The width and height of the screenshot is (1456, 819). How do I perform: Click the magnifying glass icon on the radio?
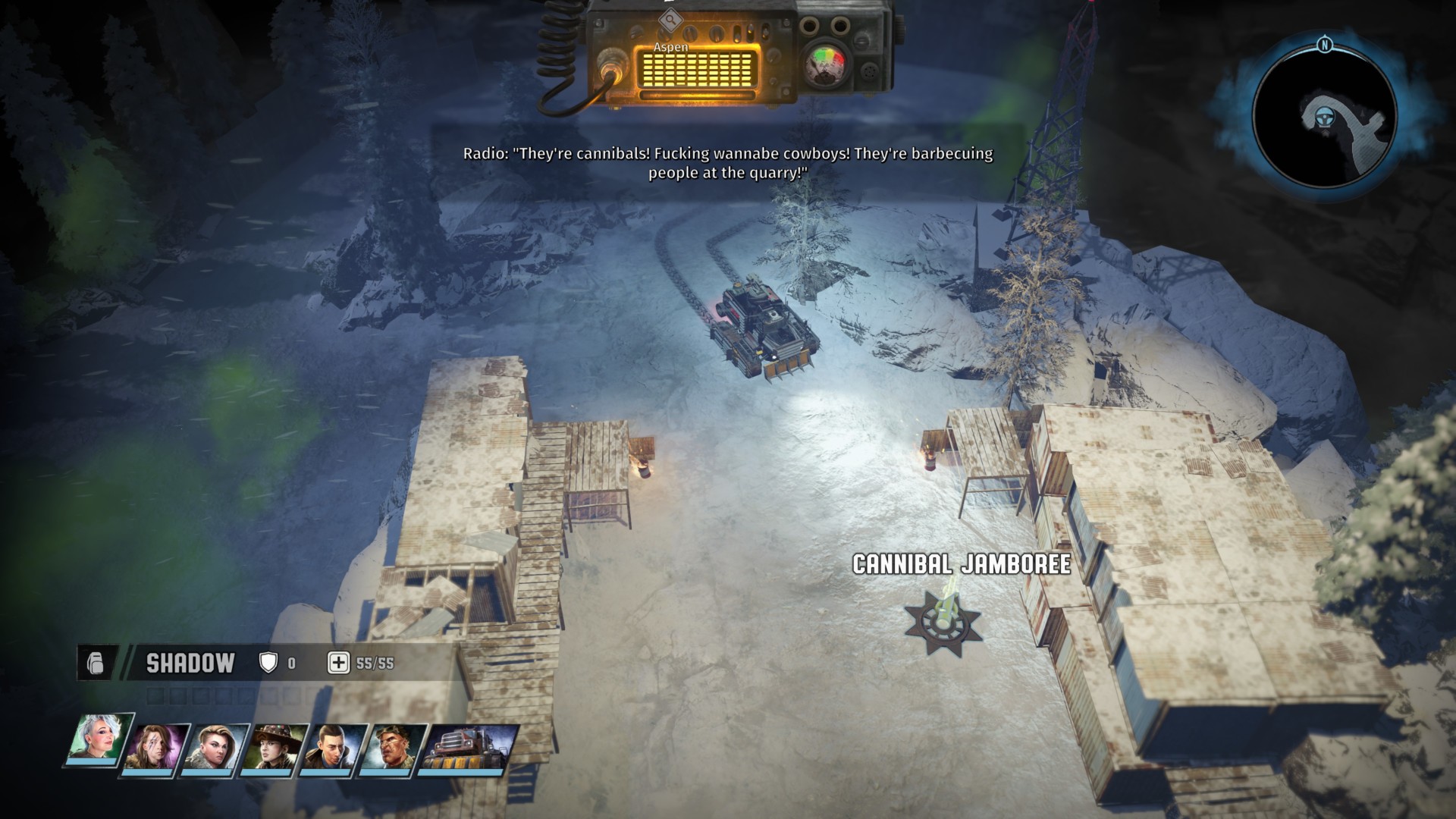pos(669,20)
